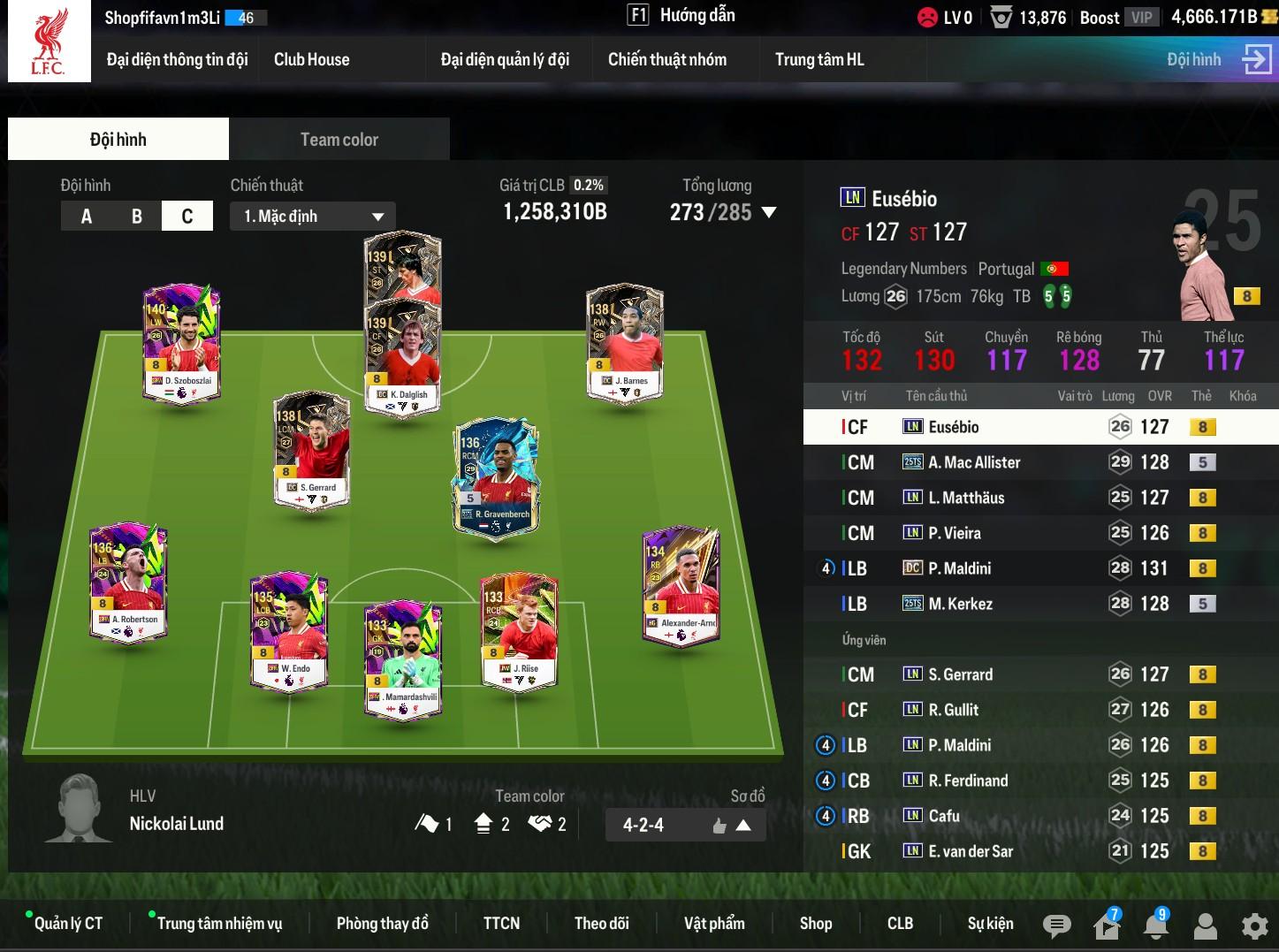
Task: Select the D. Szoboszlai player card
Action: (182, 342)
